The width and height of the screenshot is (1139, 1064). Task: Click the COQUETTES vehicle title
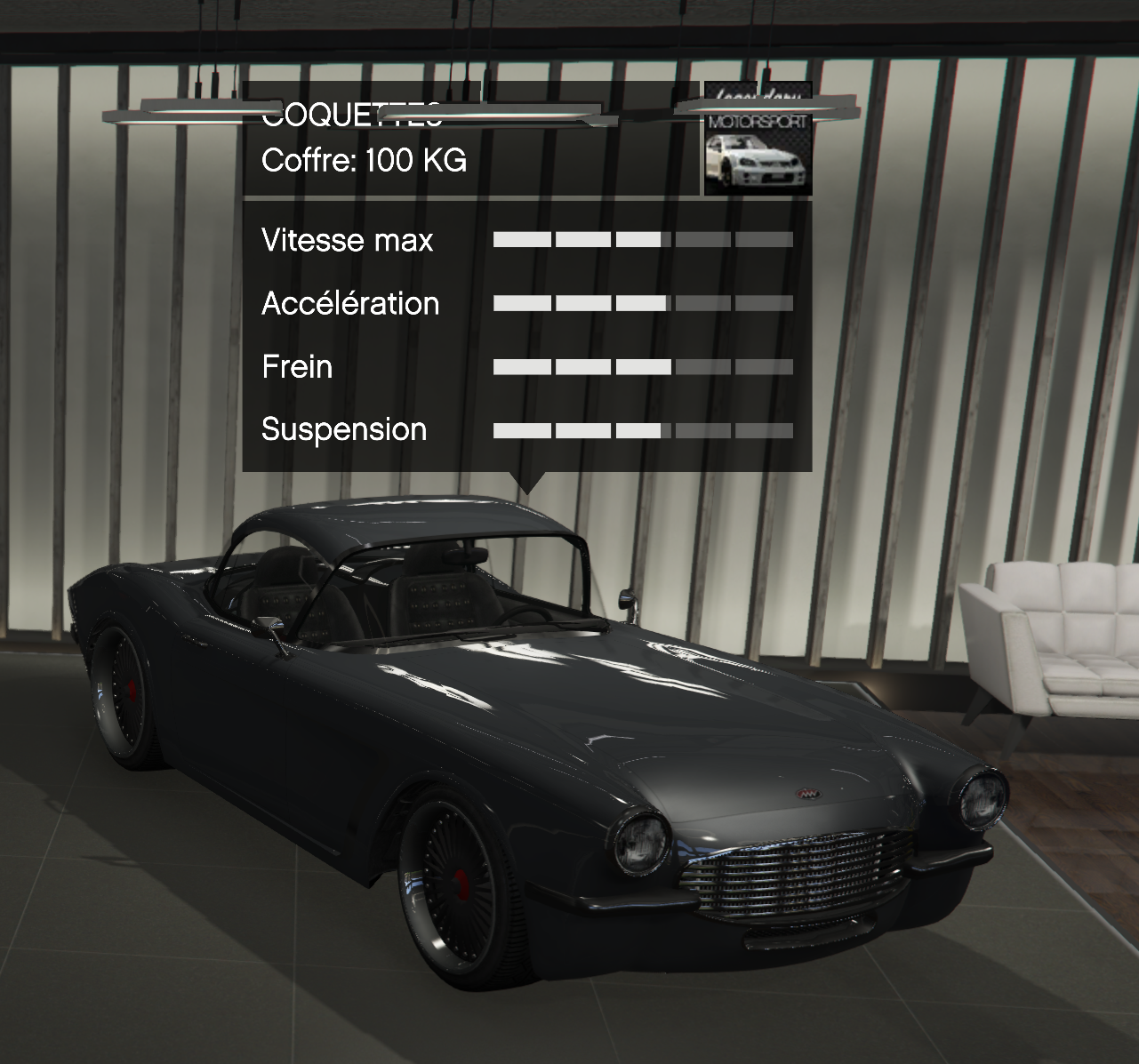(x=352, y=114)
